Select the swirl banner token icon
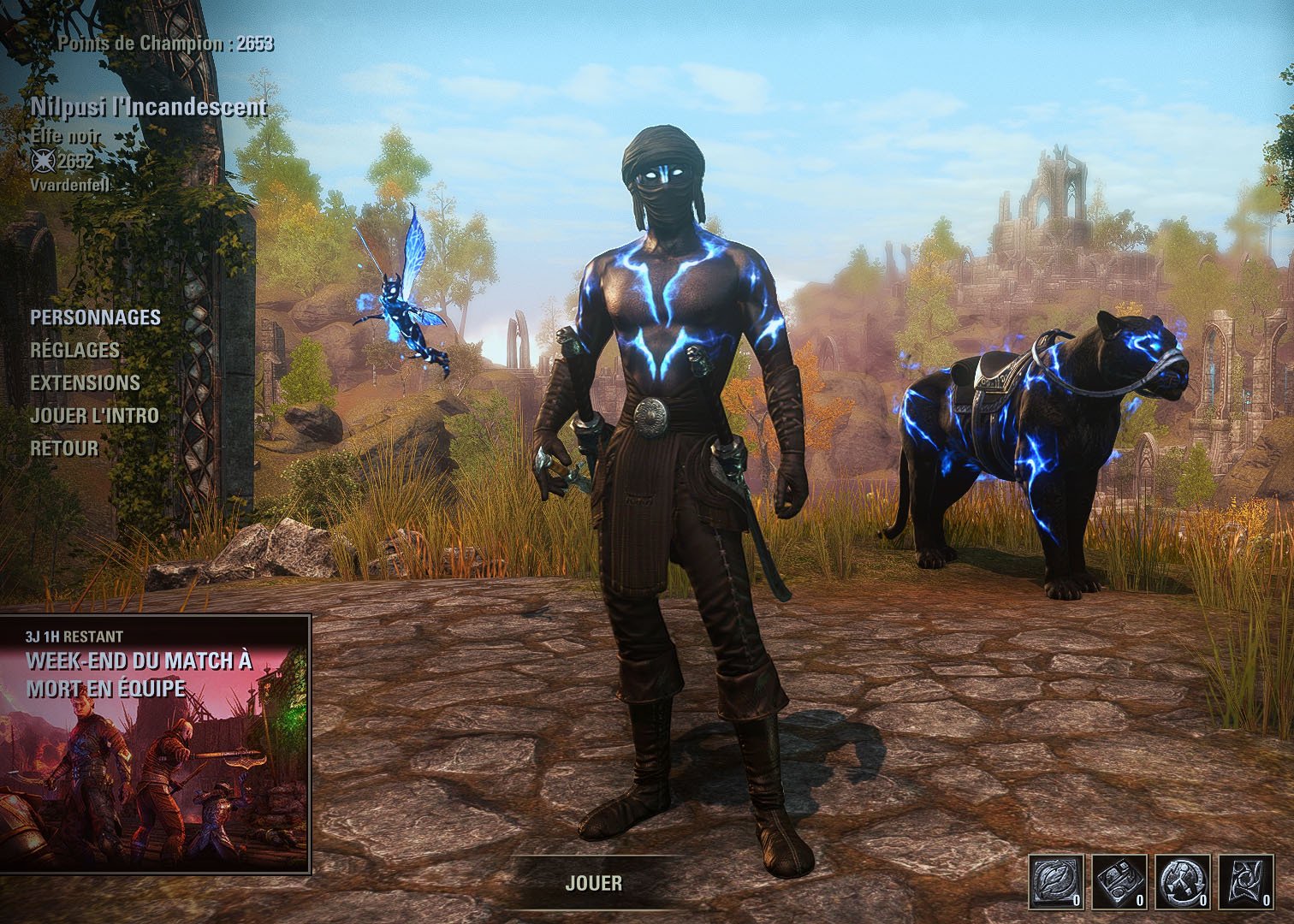This screenshot has height=924, width=1294. click(x=1246, y=881)
